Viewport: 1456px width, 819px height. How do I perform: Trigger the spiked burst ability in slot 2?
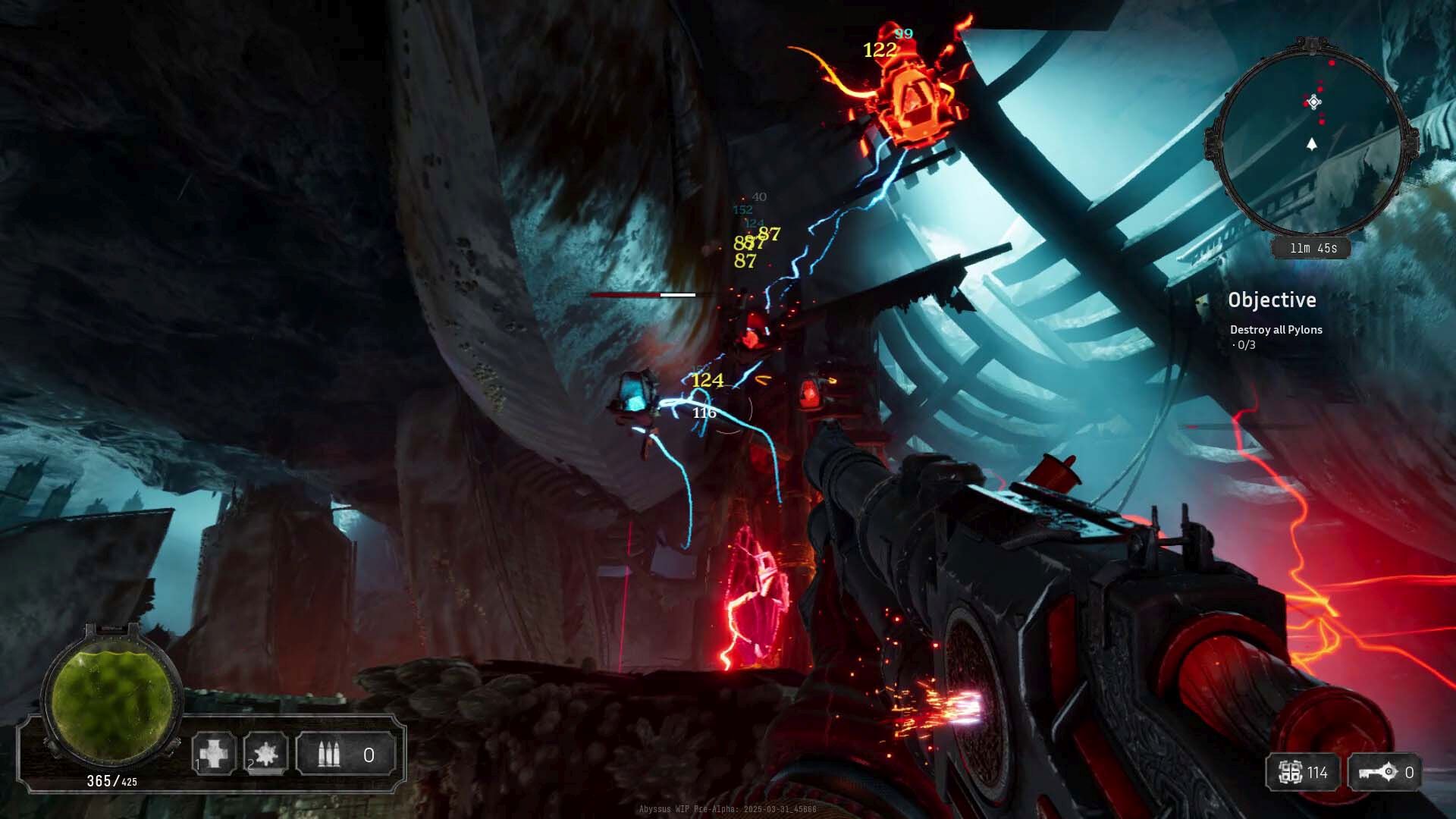tap(266, 754)
